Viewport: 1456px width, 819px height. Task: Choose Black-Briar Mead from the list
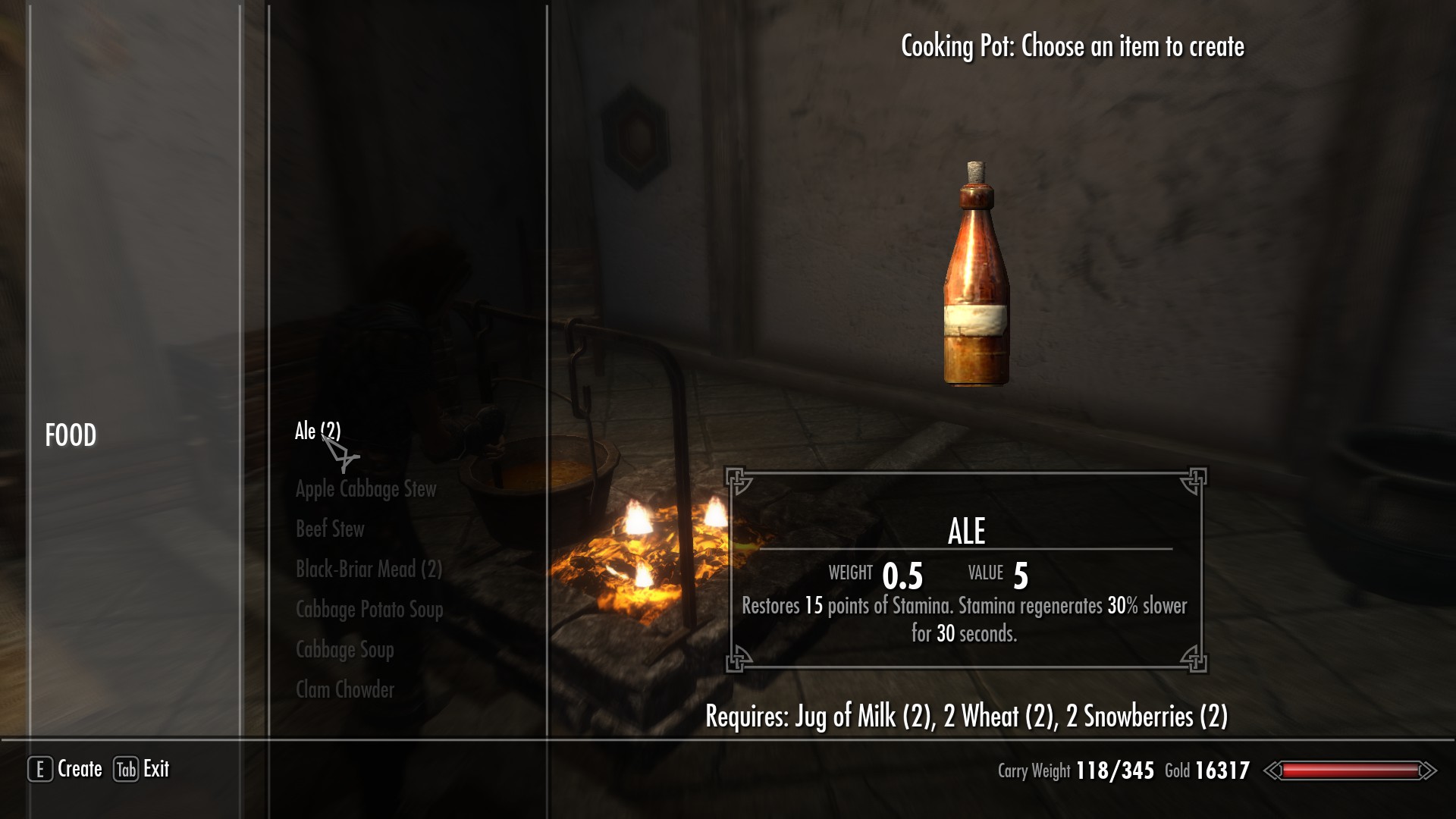(369, 569)
